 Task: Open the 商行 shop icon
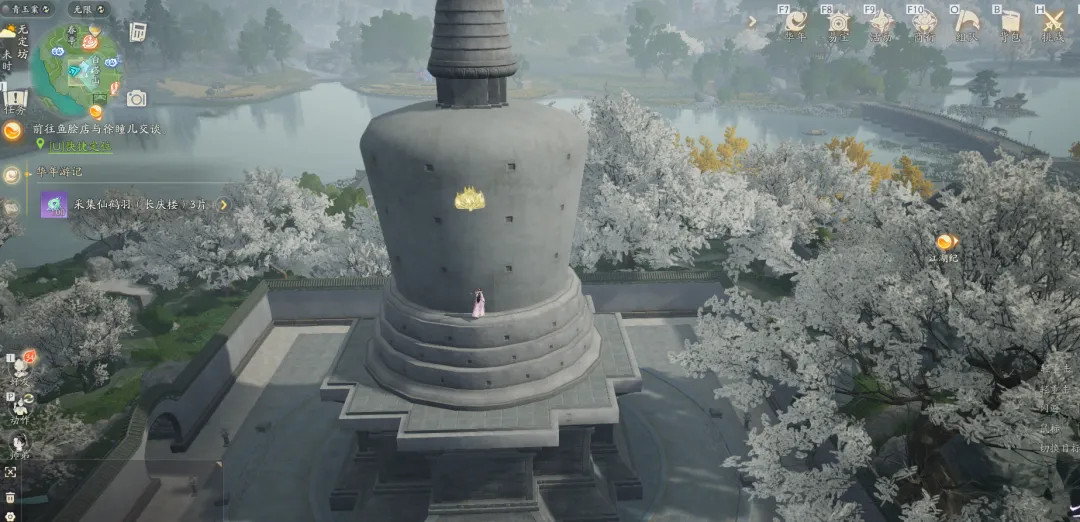tap(924, 22)
